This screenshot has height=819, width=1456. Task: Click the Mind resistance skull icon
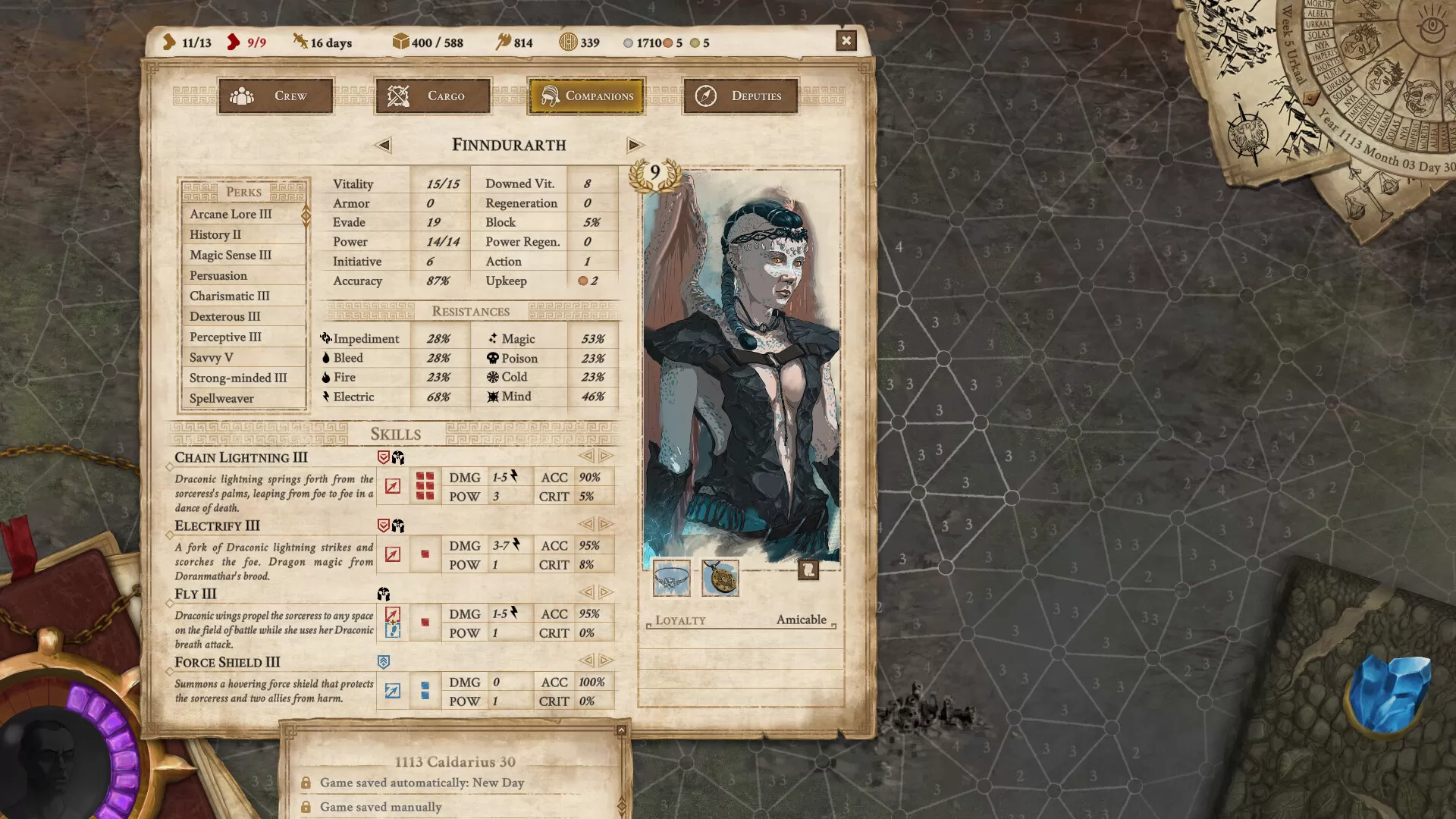pyautogui.click(x=493, y=397)
